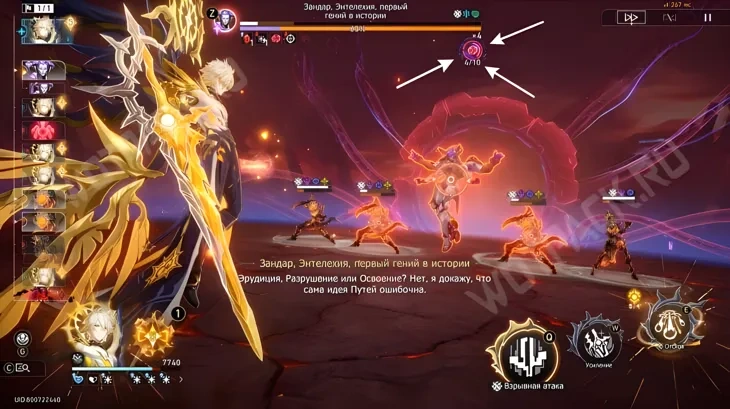The height and width of the screenshot is (409, 730).
Task: Toggle the auto-battle button
Action: click(671, 17)
